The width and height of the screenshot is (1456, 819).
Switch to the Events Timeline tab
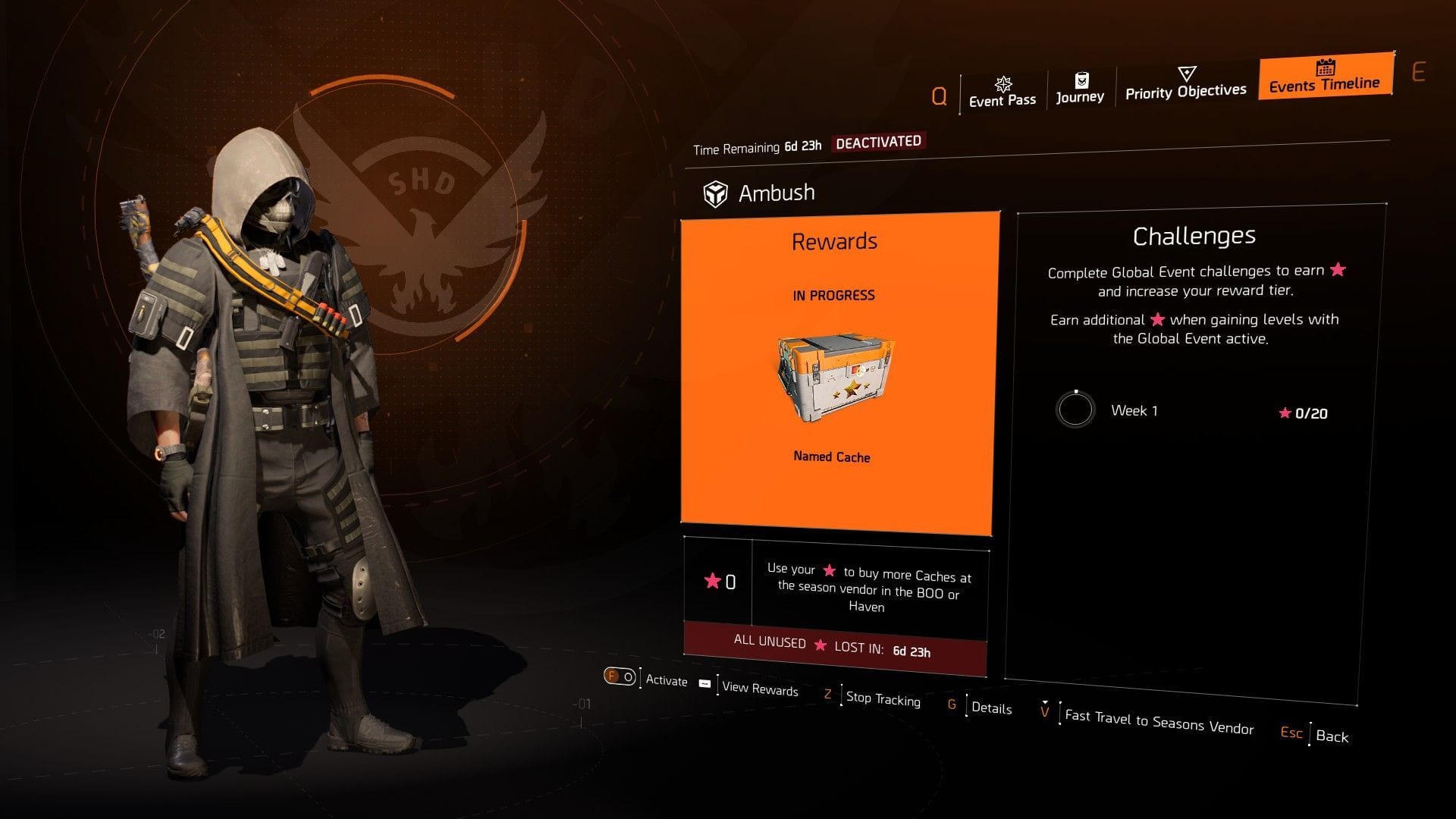(1324, 85)
